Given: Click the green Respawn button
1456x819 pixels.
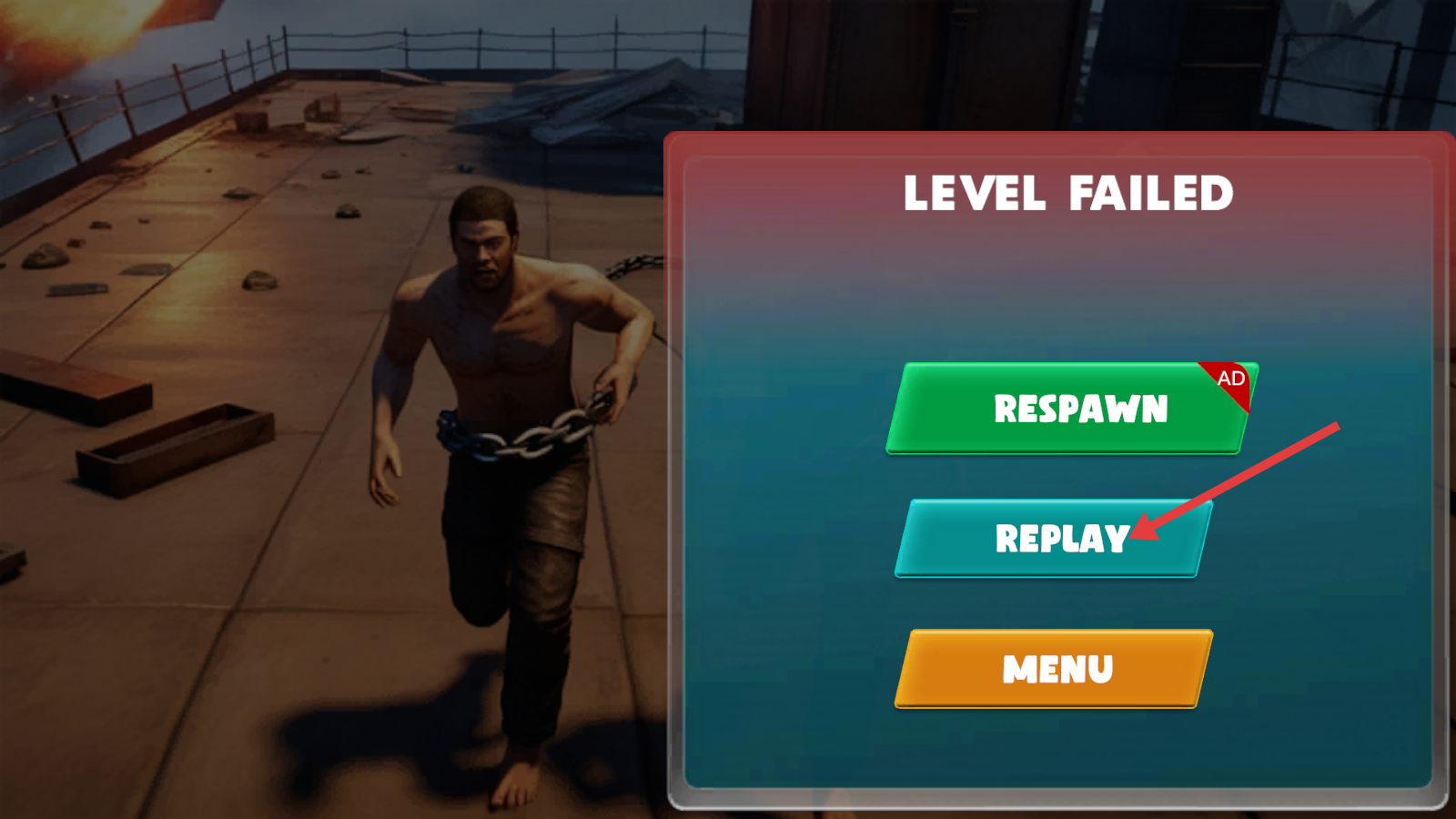Looking at the screenshot, I should pyautogui.click(x=1070, y=408).
